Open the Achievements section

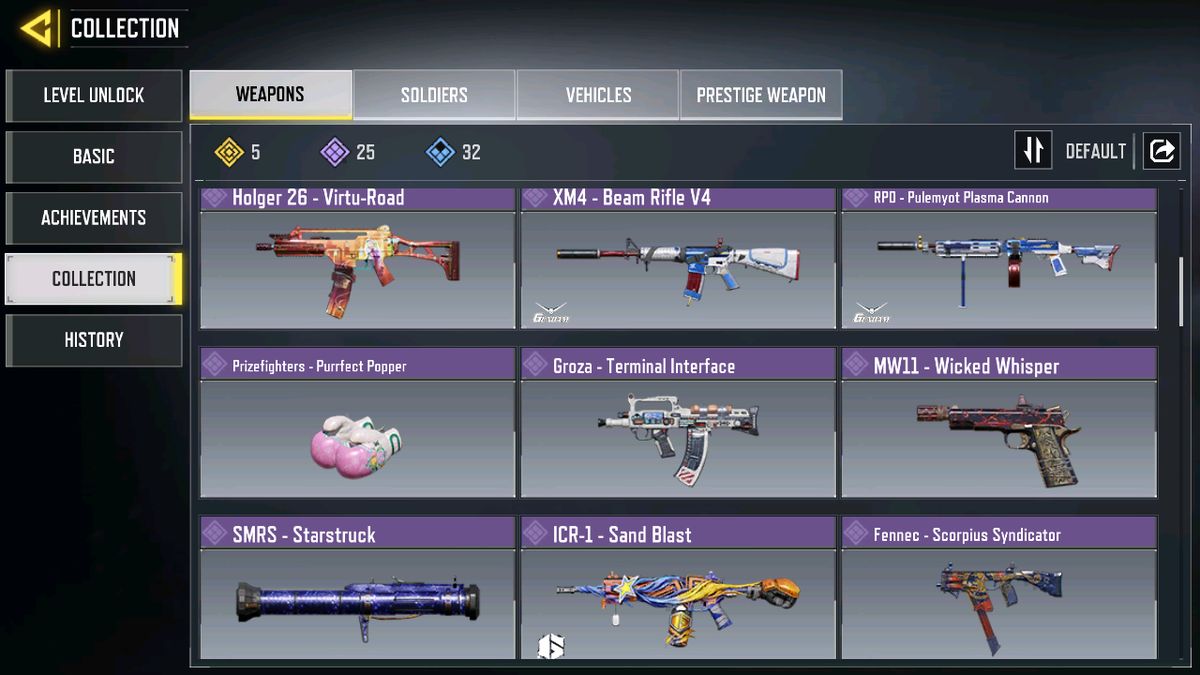point(94,218)
